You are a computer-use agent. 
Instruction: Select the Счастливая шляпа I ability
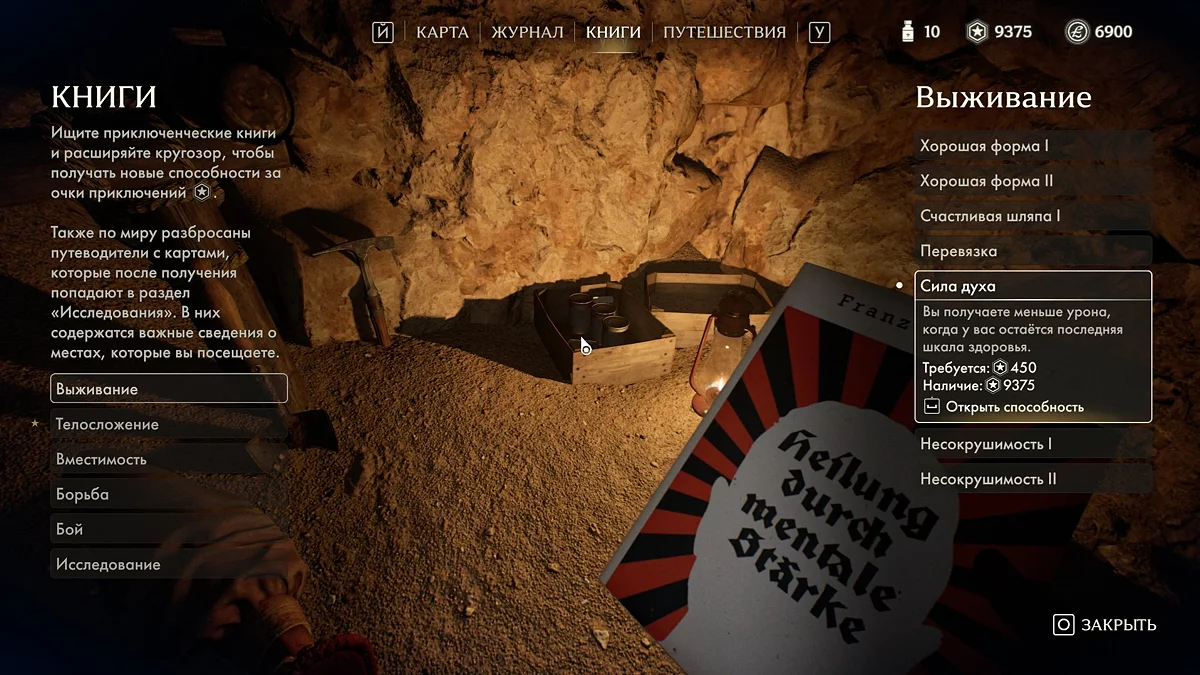tap(1032, 216)
